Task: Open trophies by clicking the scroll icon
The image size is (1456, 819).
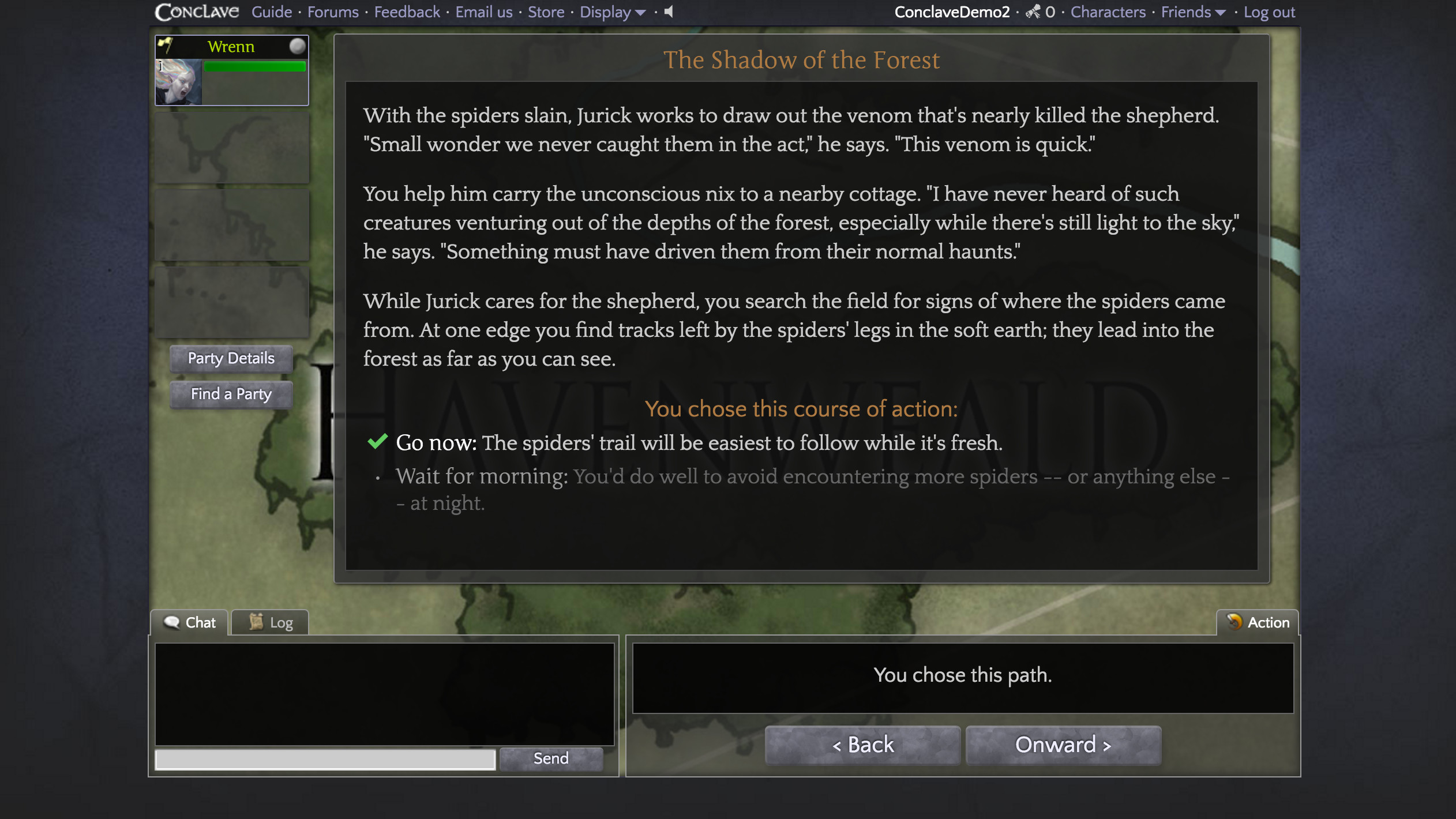Action: pyautogui.click(x=1032, y=11)
